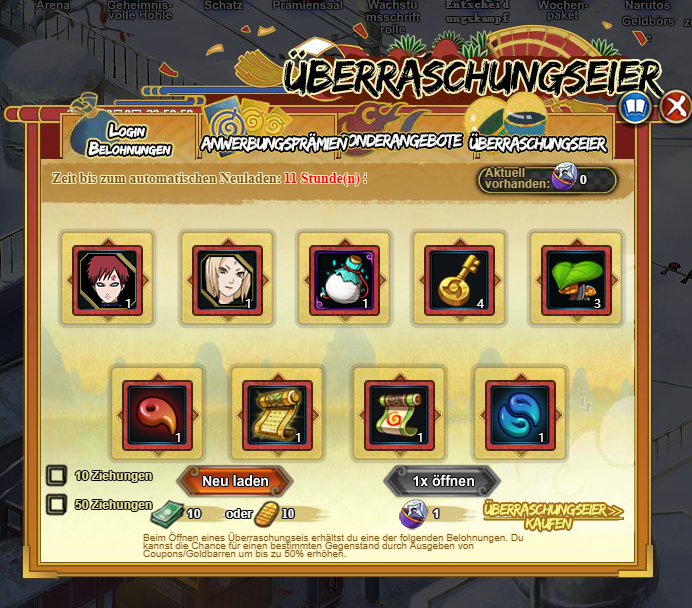Image resolution: width=692 pixels, height=608 pixels.
Task: Open one egg with 1x öffnen
Action: pos(444,481)
